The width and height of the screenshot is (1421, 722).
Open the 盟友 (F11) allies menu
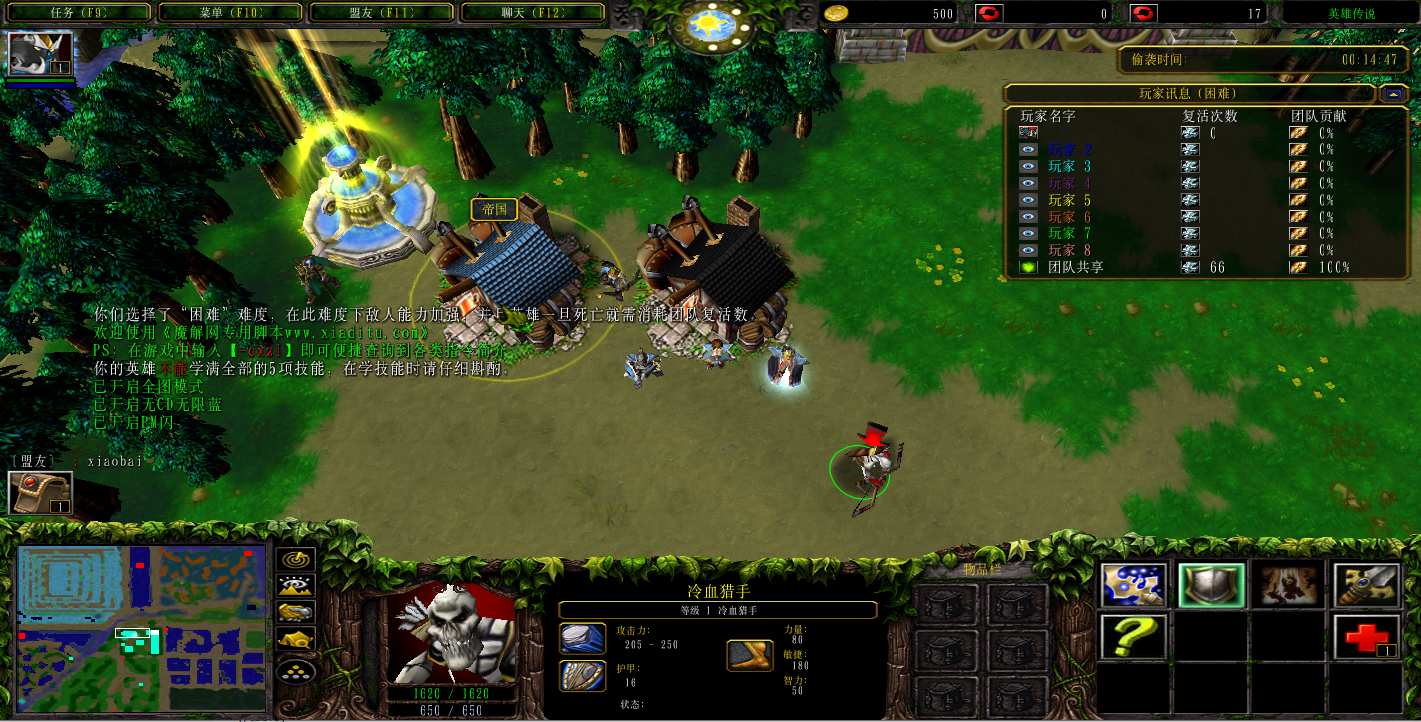(382, 13)
